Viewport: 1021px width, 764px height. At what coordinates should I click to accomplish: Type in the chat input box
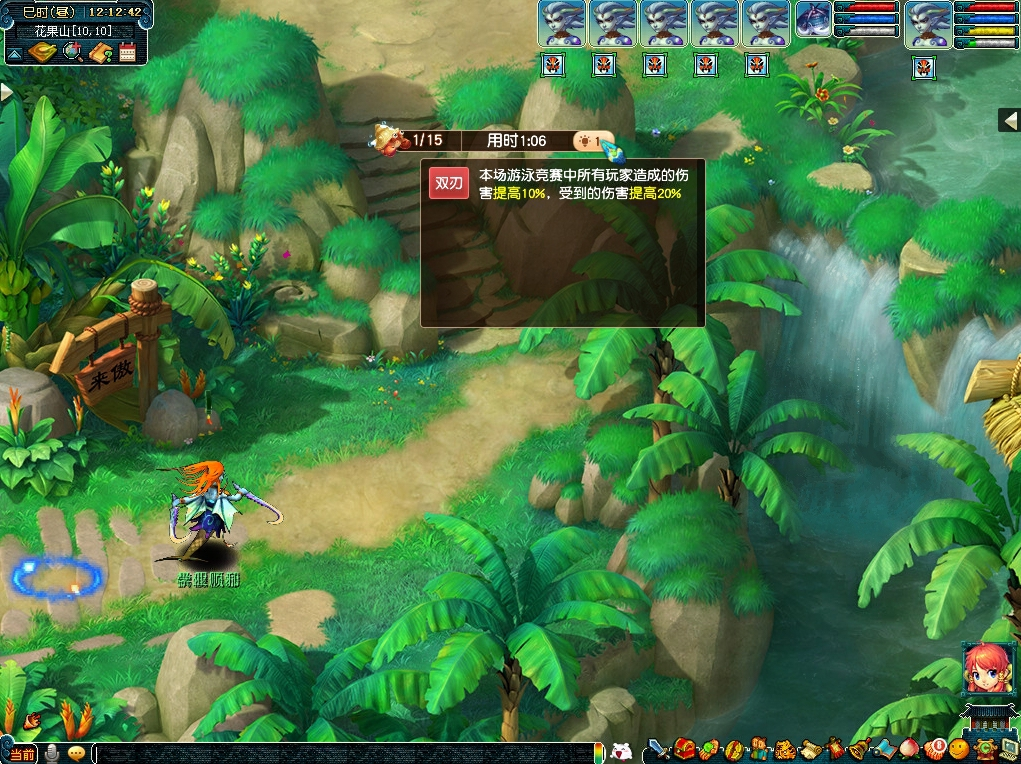pos(340,753)
